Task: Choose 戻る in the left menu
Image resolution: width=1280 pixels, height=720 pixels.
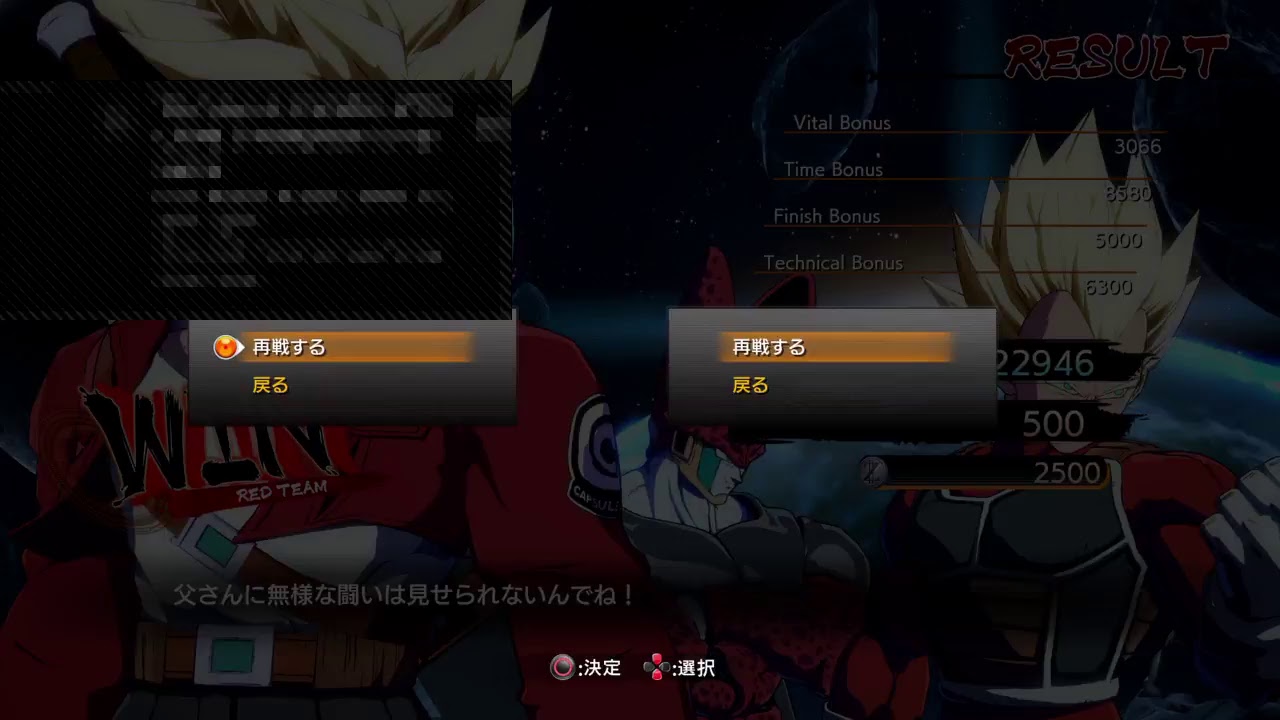Action: click(270, 384)
